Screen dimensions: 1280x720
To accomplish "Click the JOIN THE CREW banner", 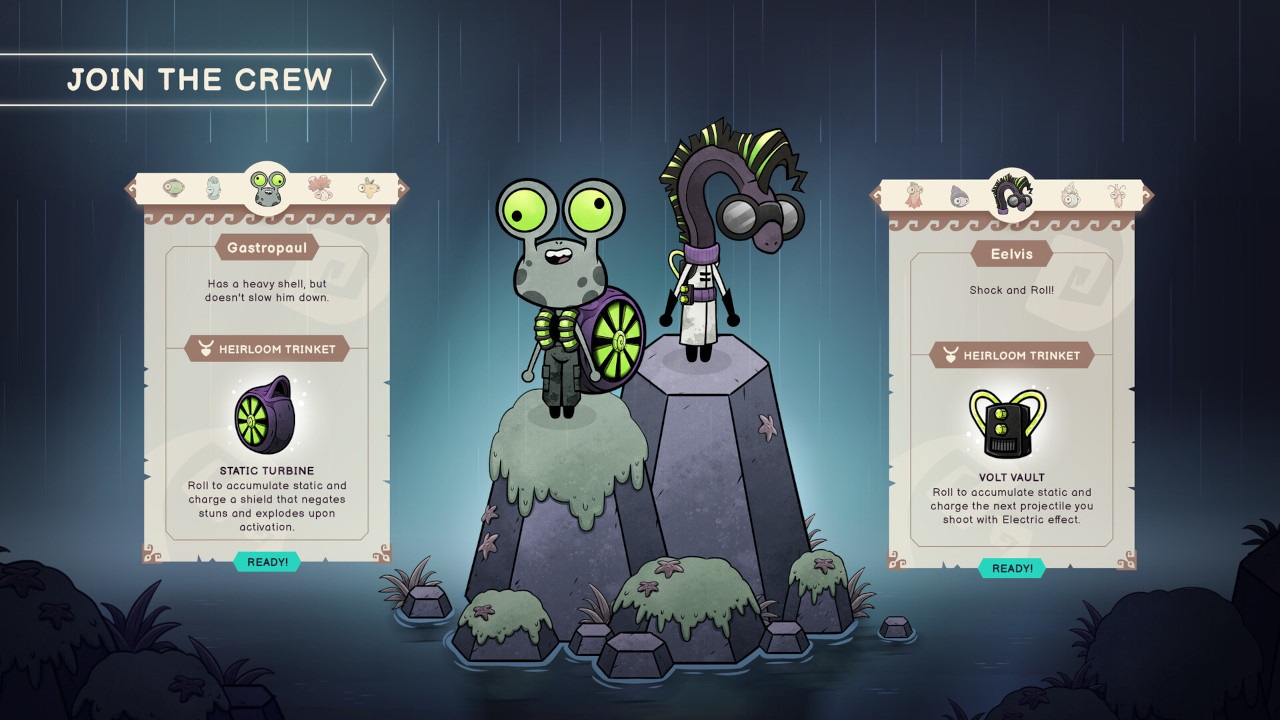I will point(200,80).
